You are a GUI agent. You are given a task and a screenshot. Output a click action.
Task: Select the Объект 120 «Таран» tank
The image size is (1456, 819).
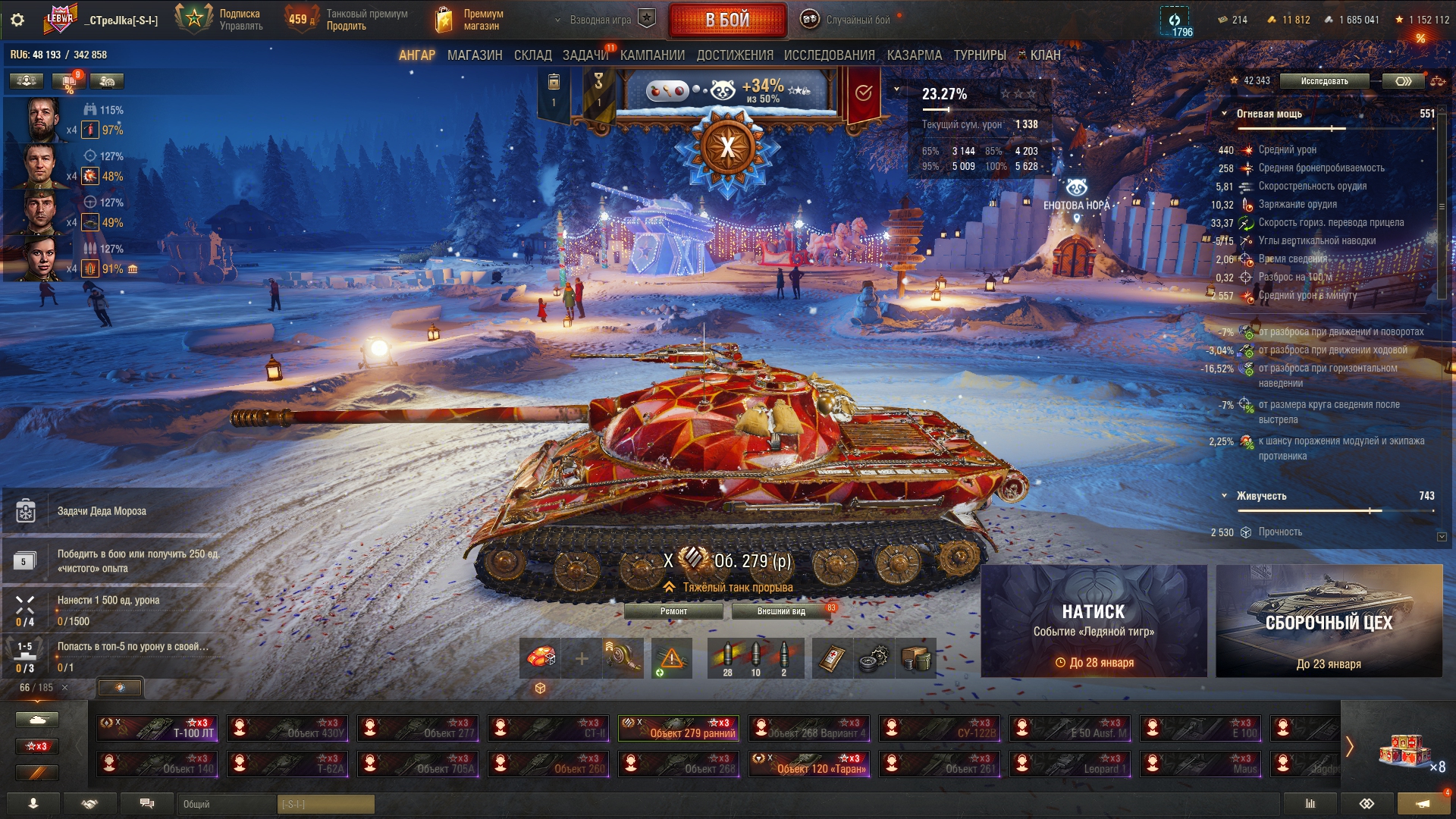(x=809, y=764)
